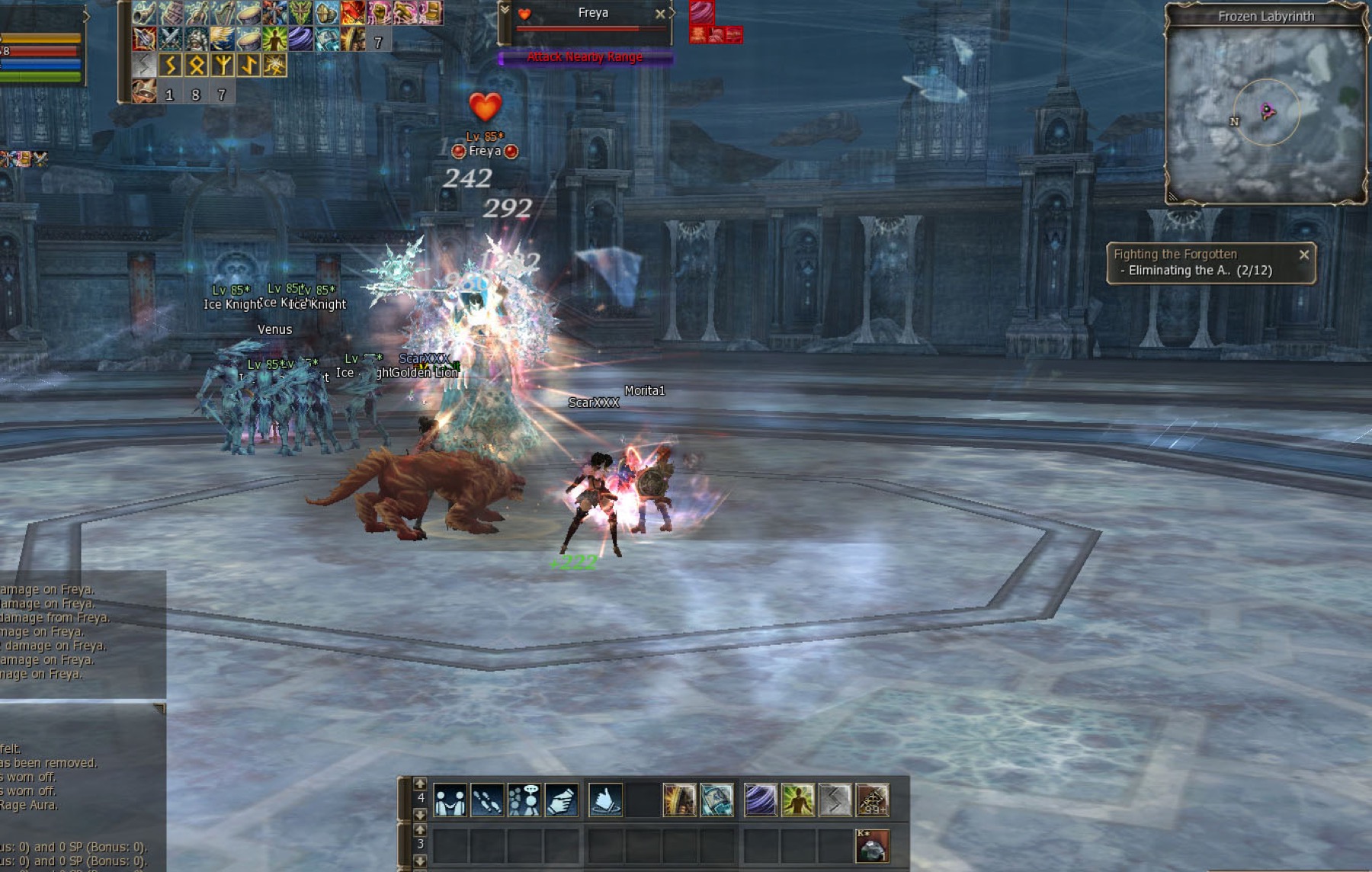
Task: Click the horn buff icon
Action: (145, 13)
